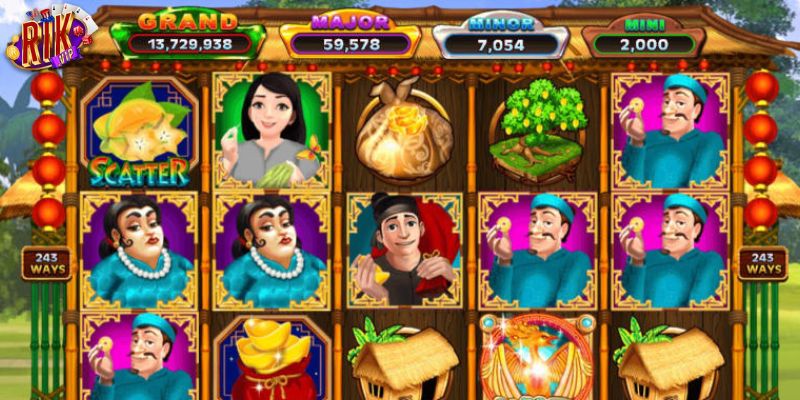Open the RIK VIP logo
800x400 pixels.
coord(50,37)
